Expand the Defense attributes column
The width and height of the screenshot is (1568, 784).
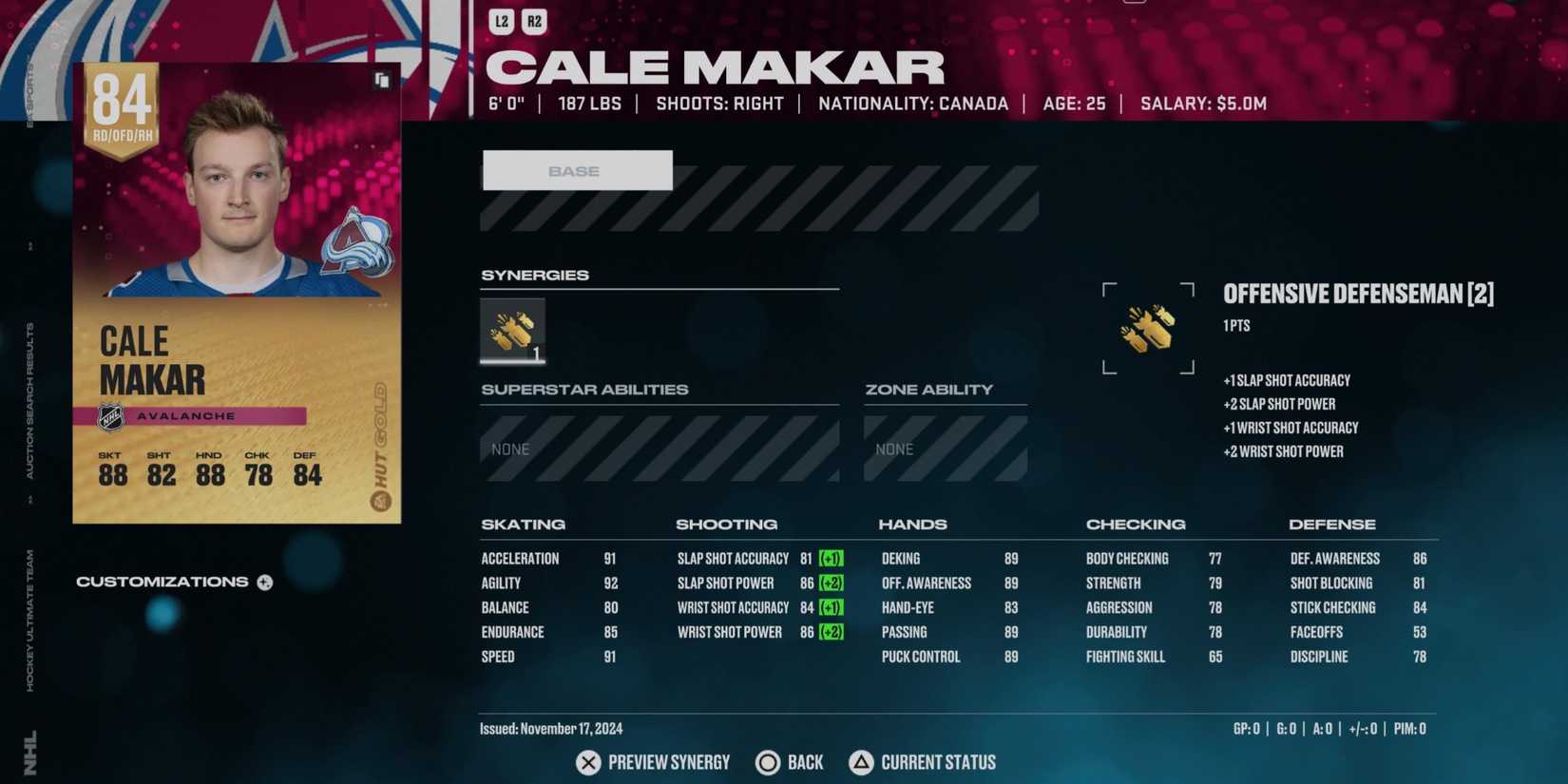tap(1332, 524)
